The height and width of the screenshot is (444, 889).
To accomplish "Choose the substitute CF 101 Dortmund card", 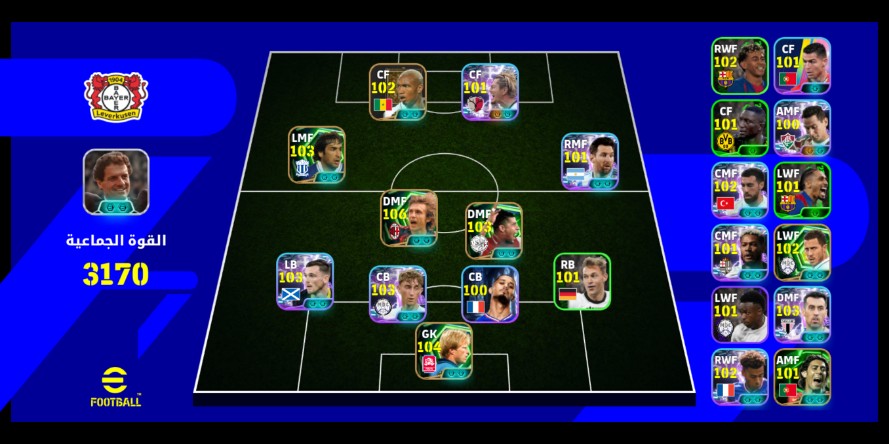I will [x=740, y=128].
